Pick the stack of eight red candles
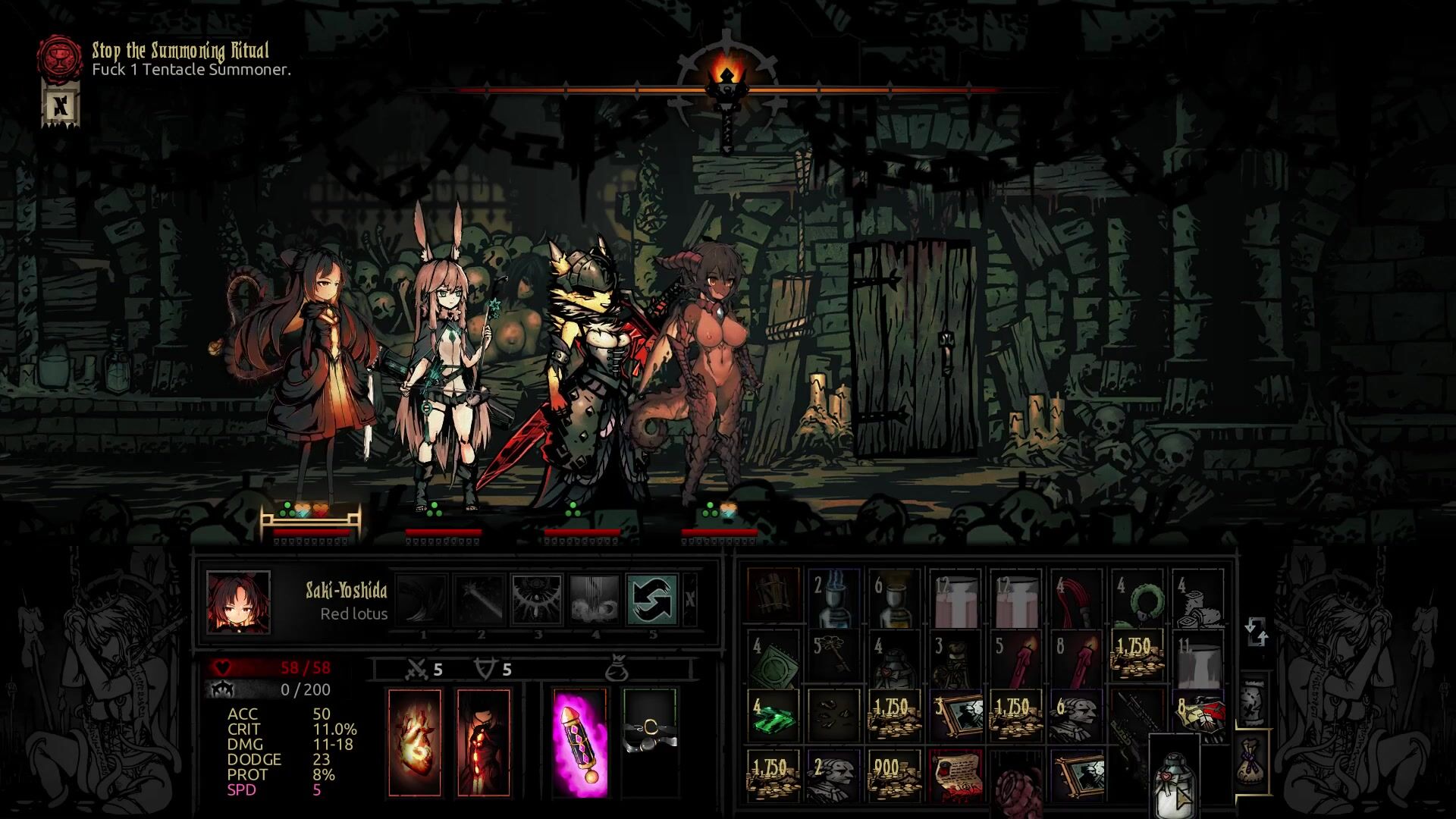 [x=1077, y=654]
